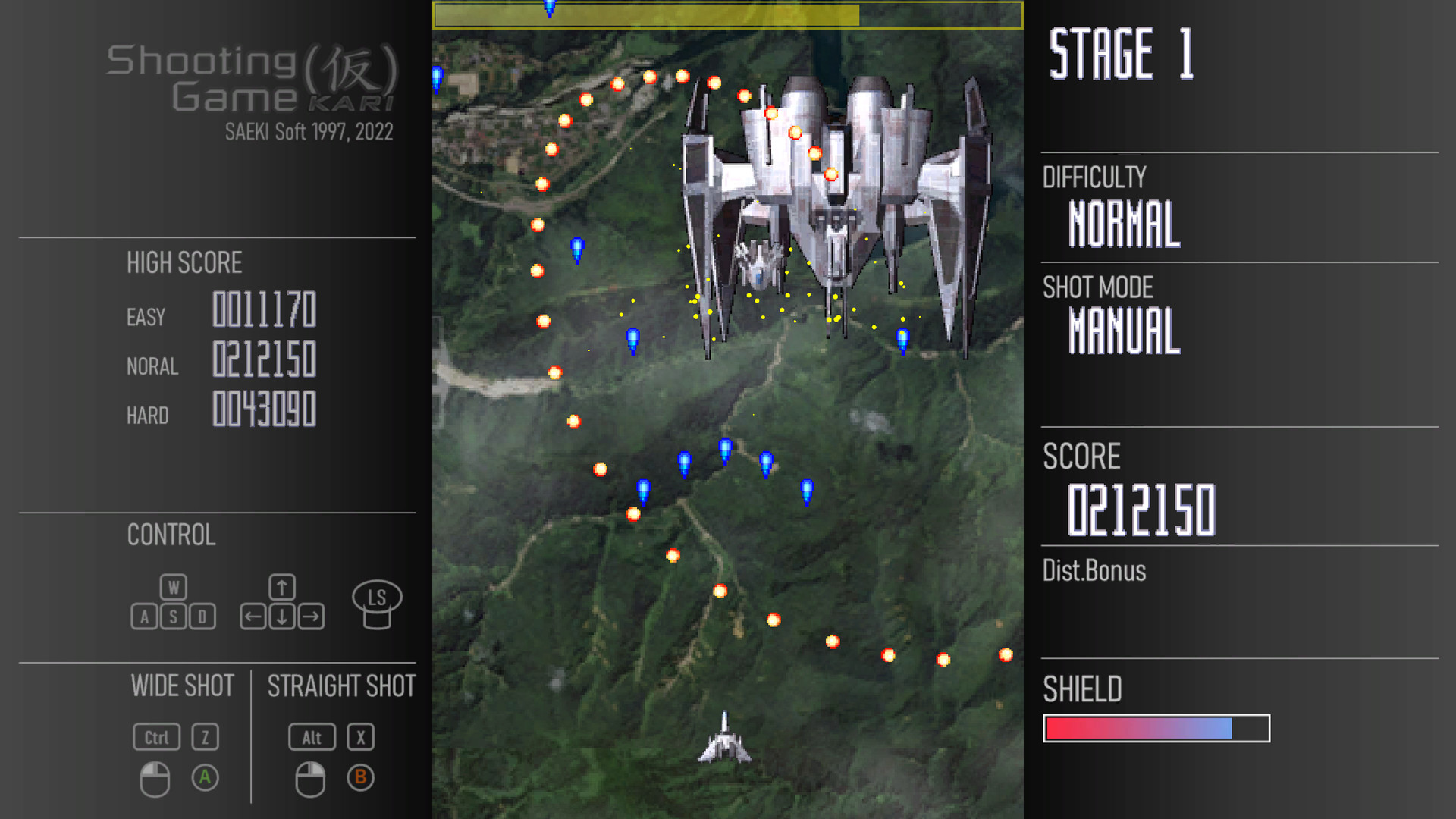
Task: Select the gamepad B button icon
Action: [x=361, y=778]
